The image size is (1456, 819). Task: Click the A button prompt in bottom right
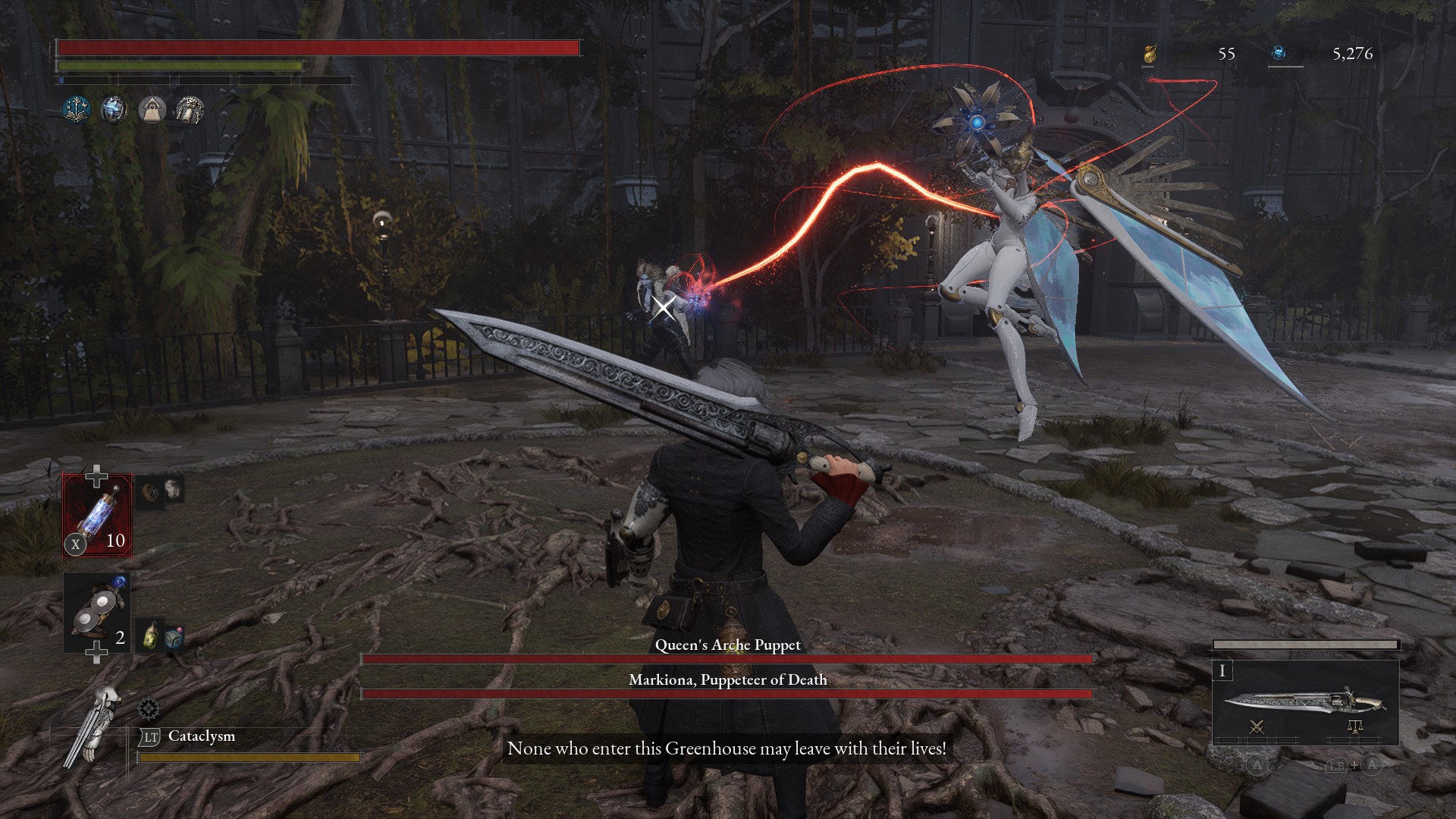(1257, 765)
